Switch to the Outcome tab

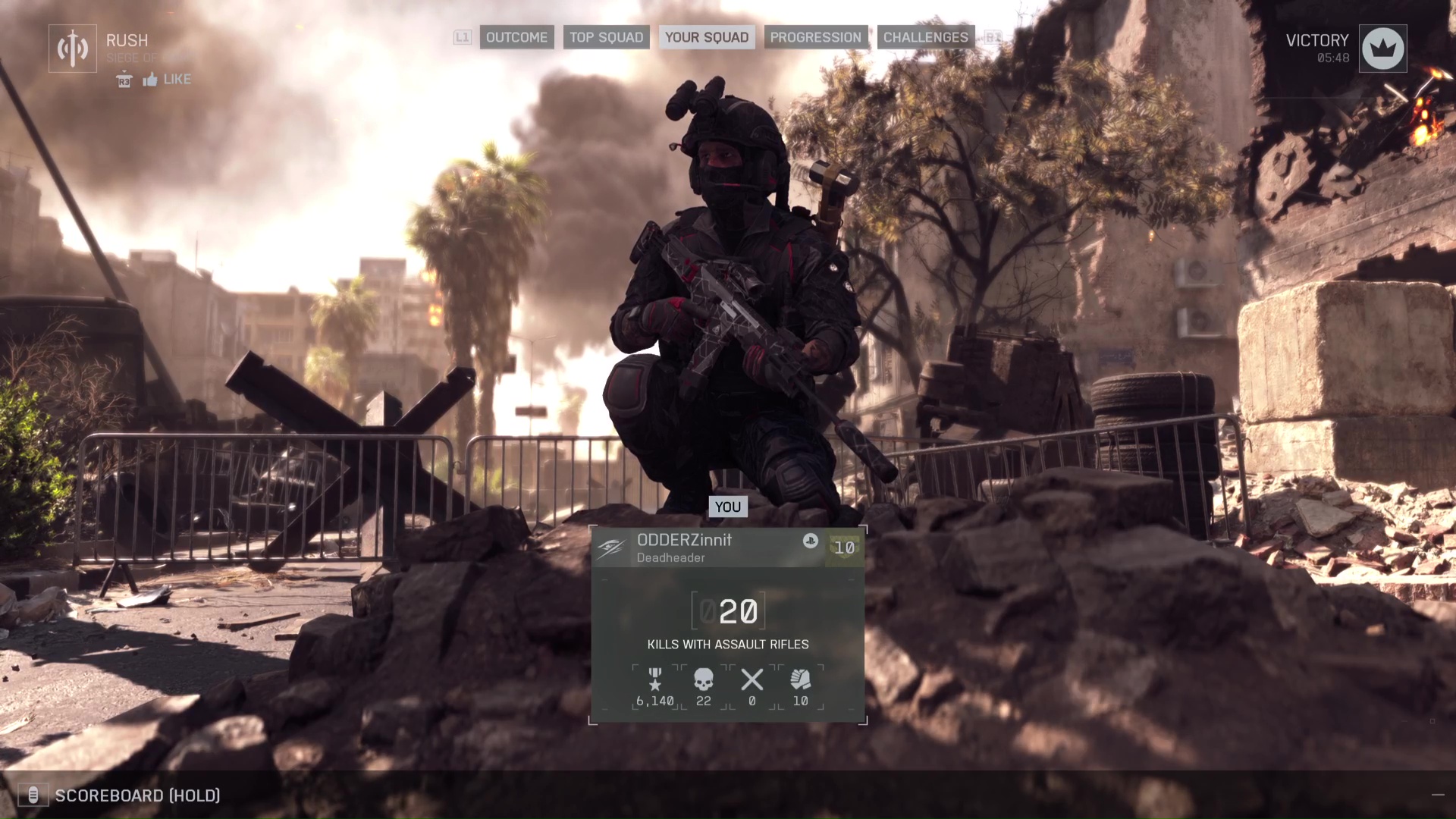(516, 37)
